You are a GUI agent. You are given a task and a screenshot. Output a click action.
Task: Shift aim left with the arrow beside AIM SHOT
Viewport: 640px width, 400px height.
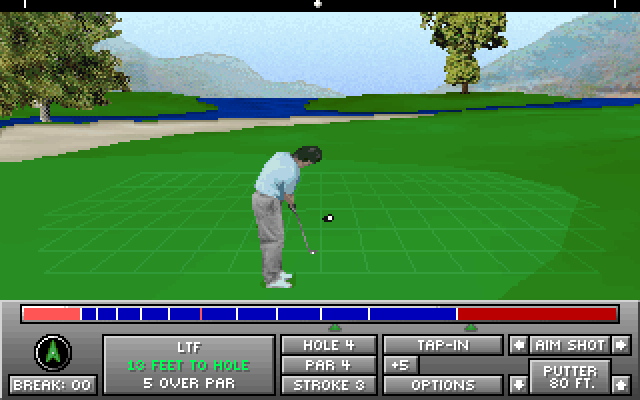click(518, 345)
